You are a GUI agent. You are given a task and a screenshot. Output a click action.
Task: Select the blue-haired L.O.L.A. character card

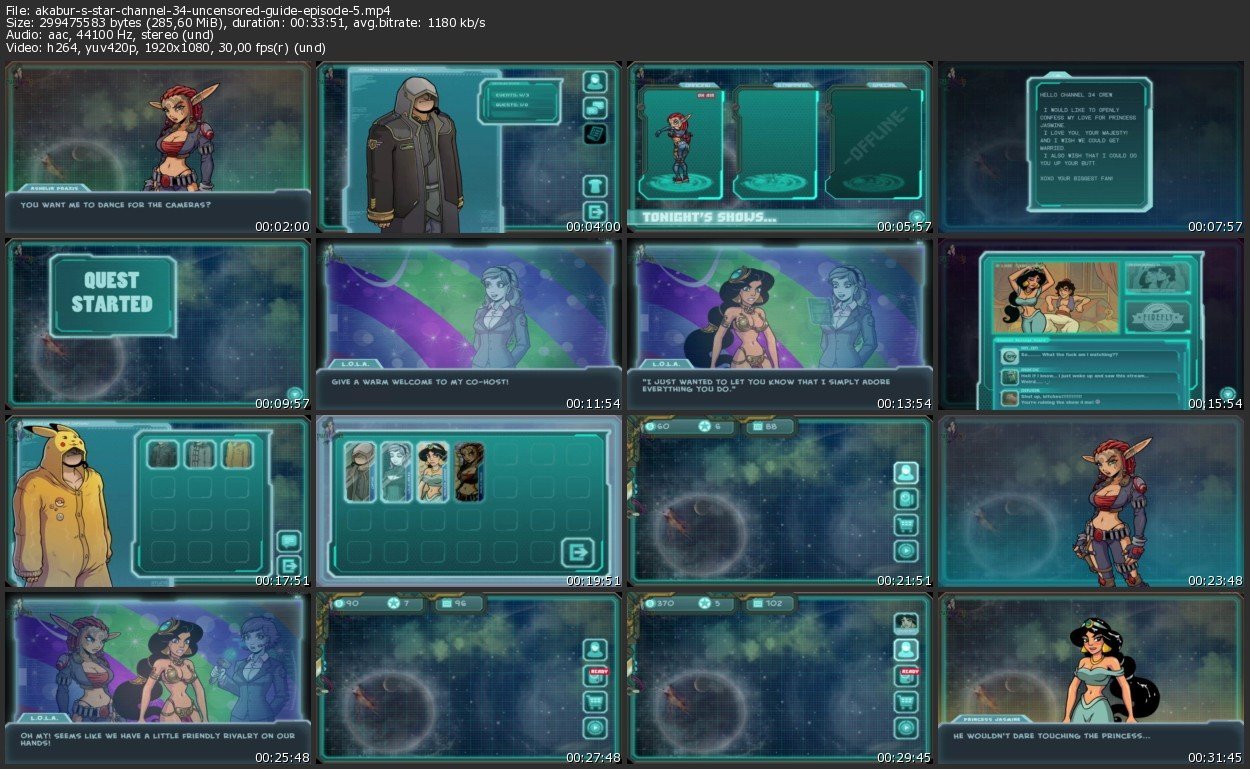396,472
